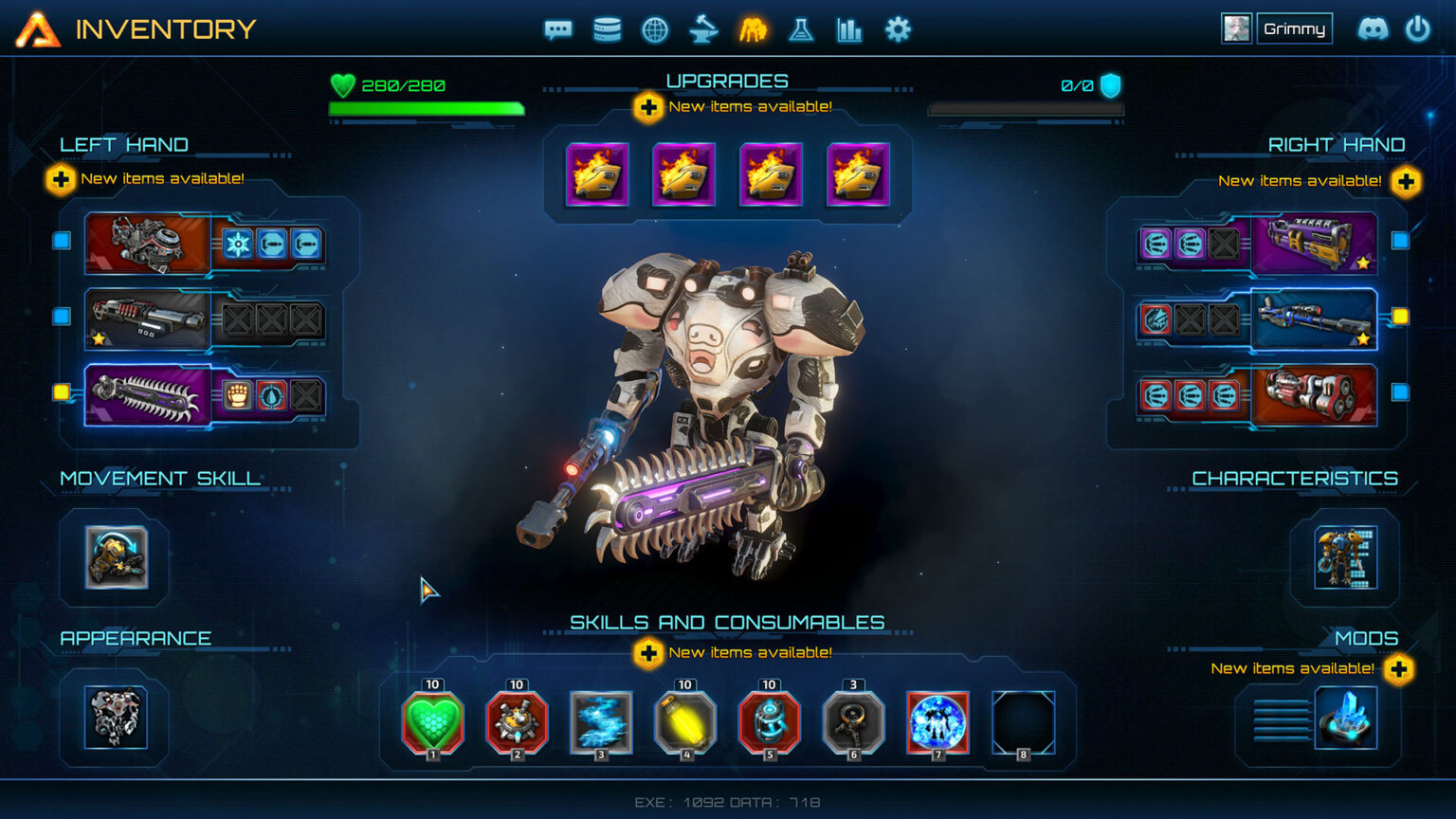This screenshot has height=819, width=1456.
Task: Select the movement skill robot icon
Action: 114,559
